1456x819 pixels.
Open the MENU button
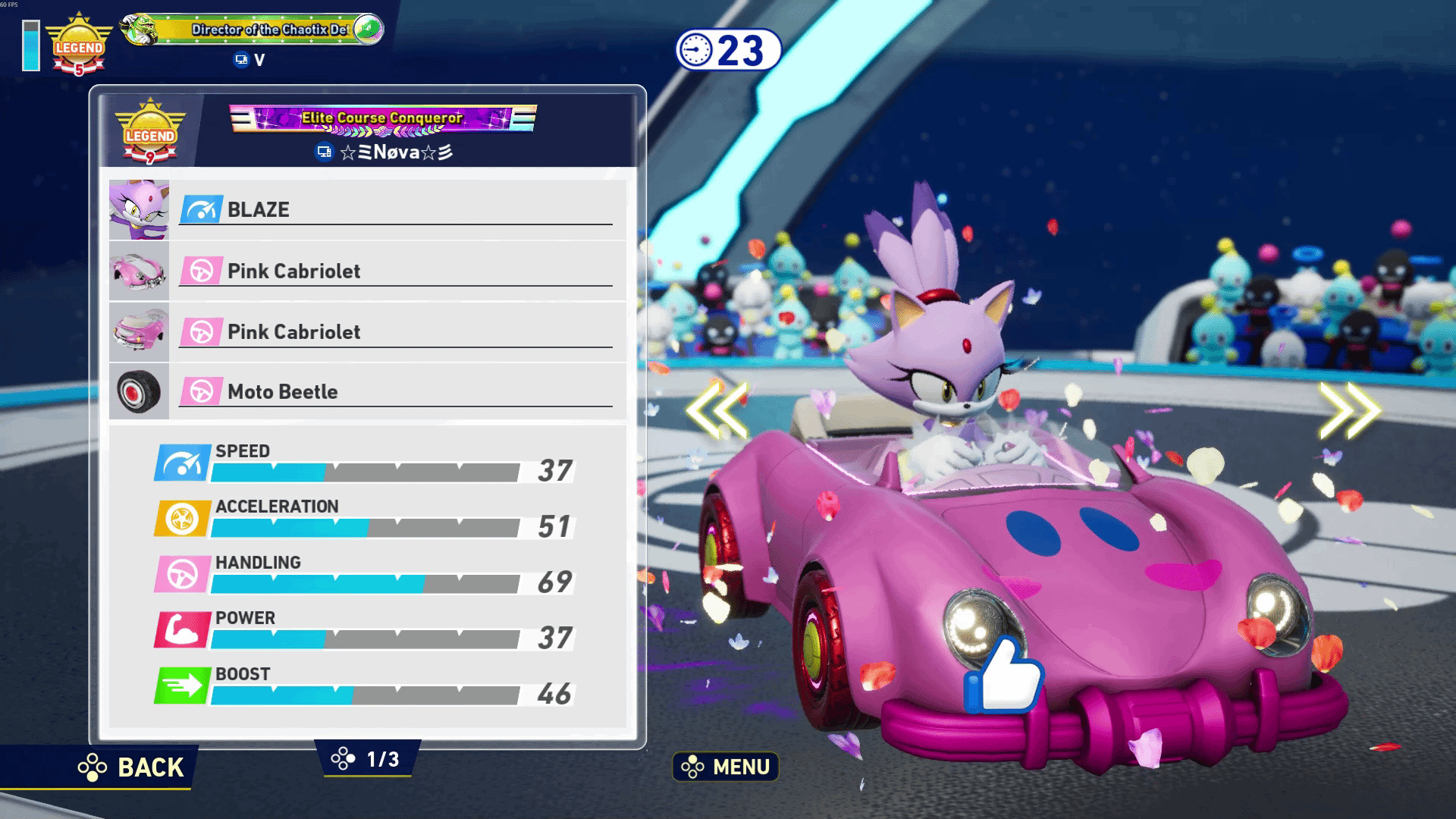click(x=726, y=767)
